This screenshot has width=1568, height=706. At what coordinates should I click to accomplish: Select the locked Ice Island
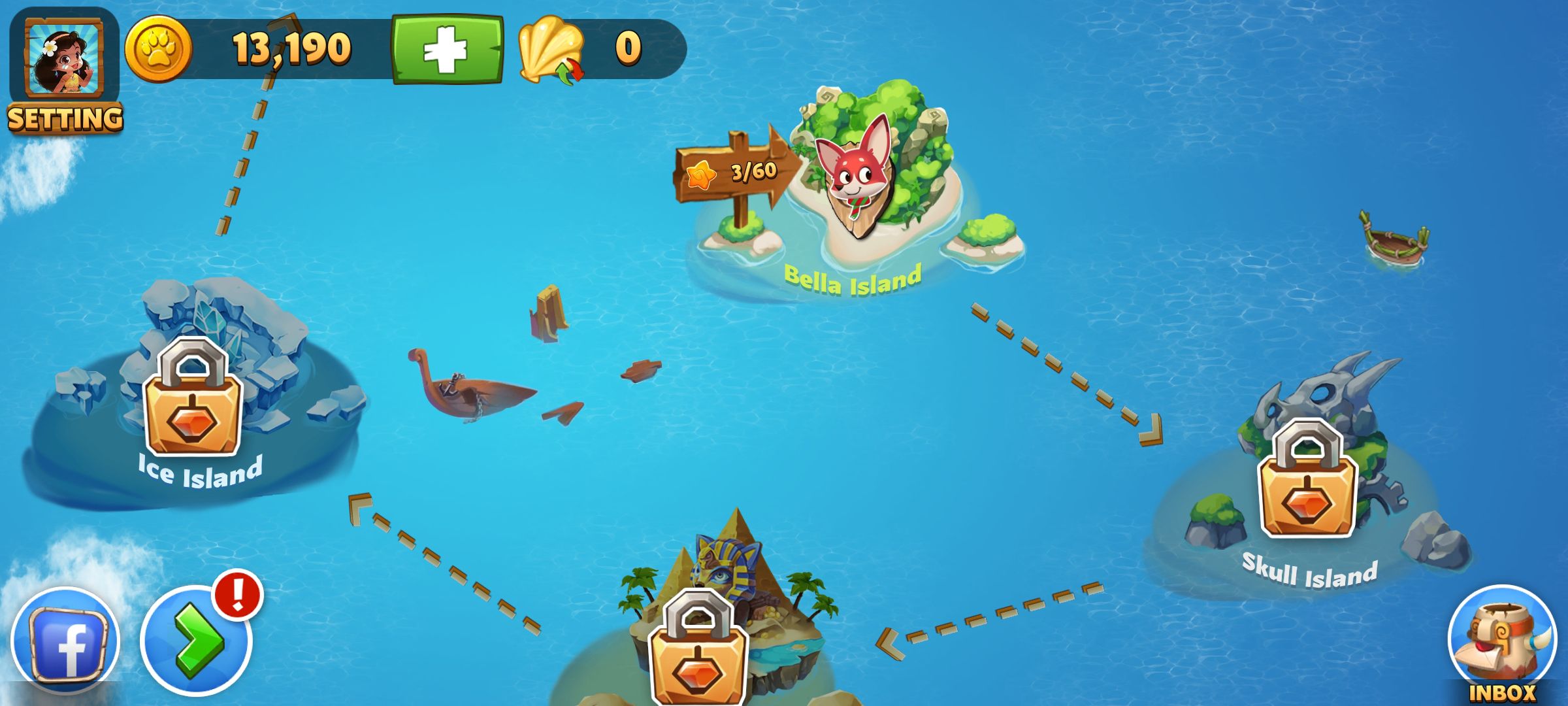(193, 397)
